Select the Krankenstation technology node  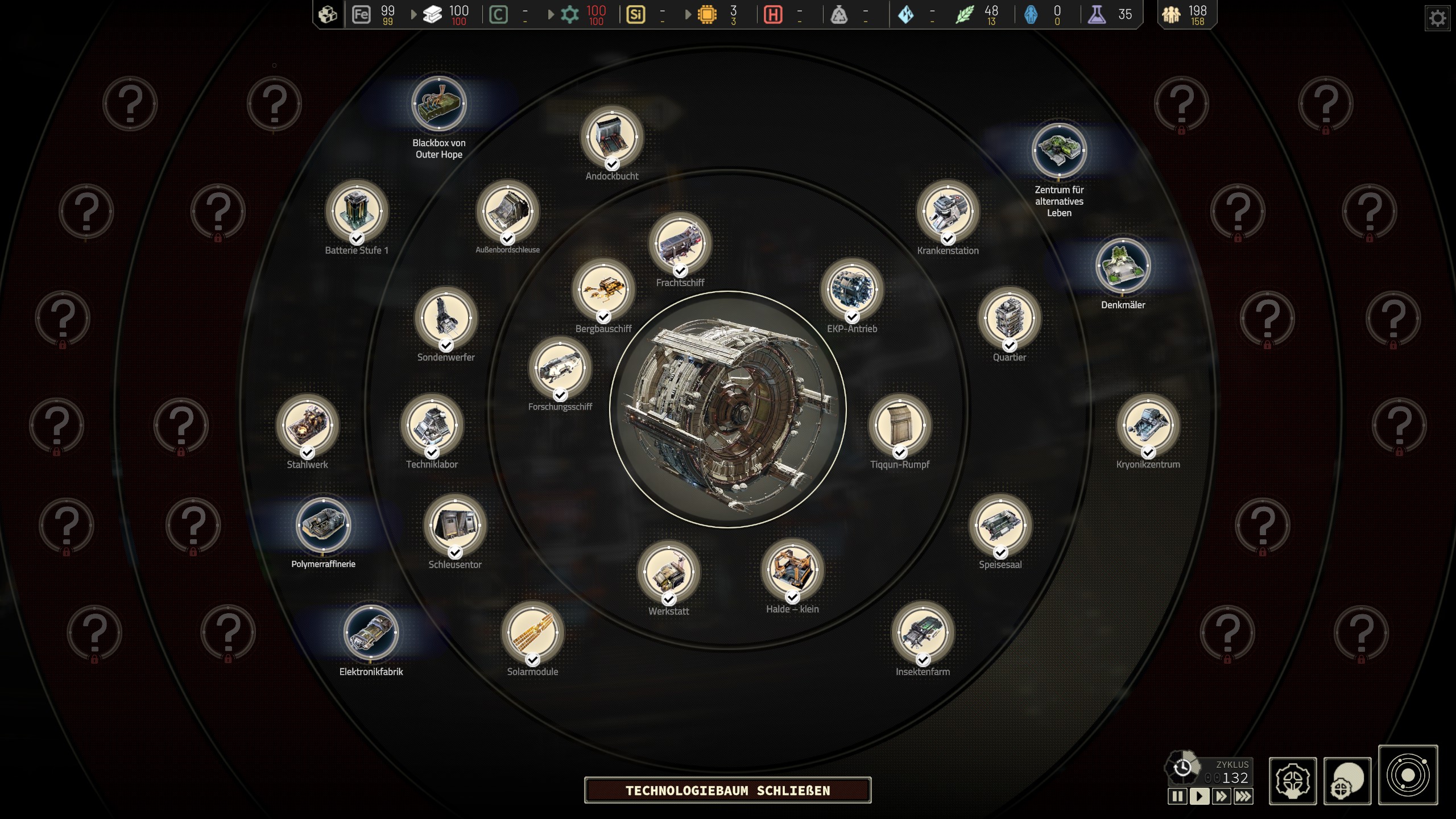[x=948, y=211]
